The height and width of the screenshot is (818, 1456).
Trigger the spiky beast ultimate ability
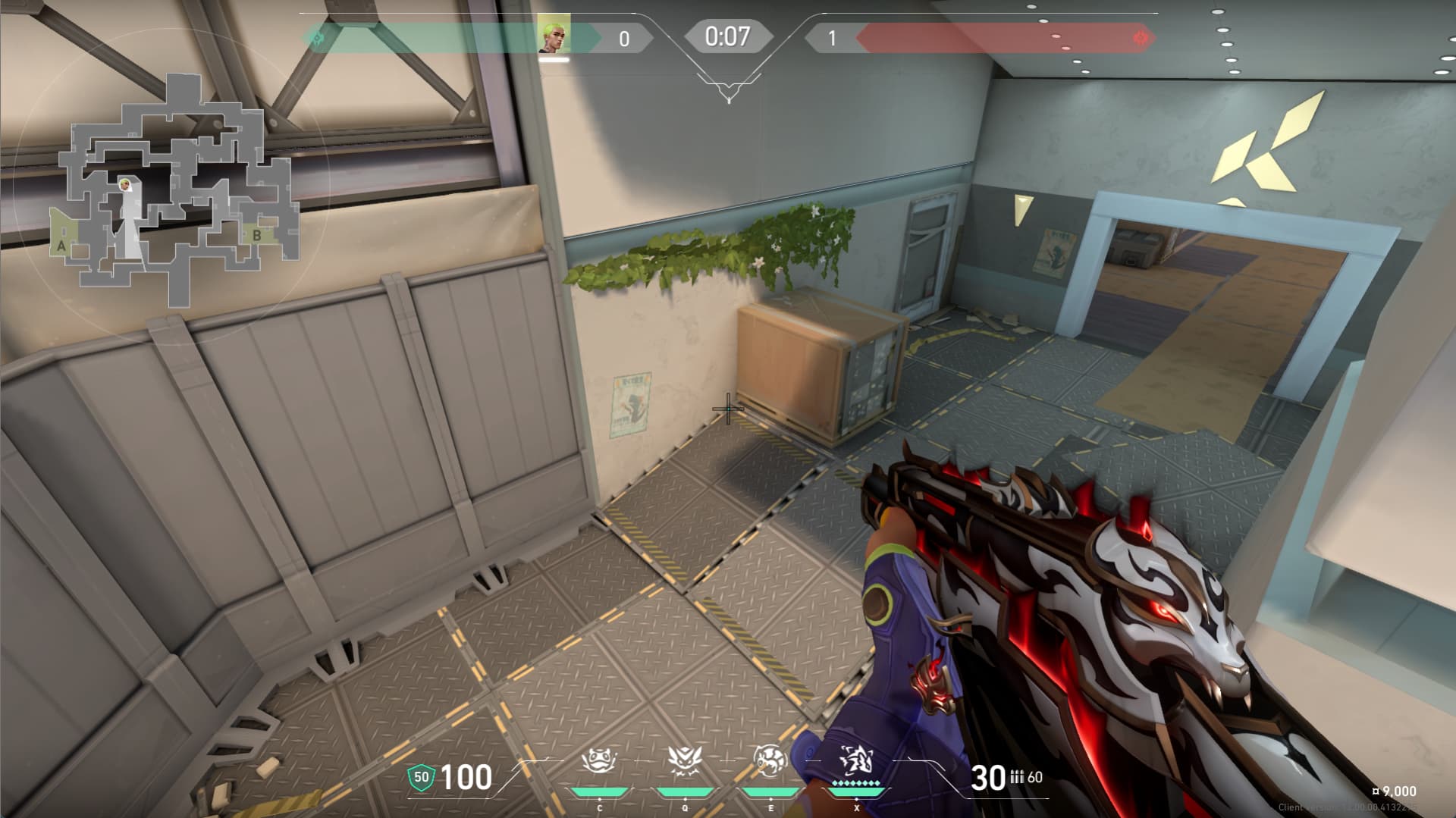(x=856, y=760)
